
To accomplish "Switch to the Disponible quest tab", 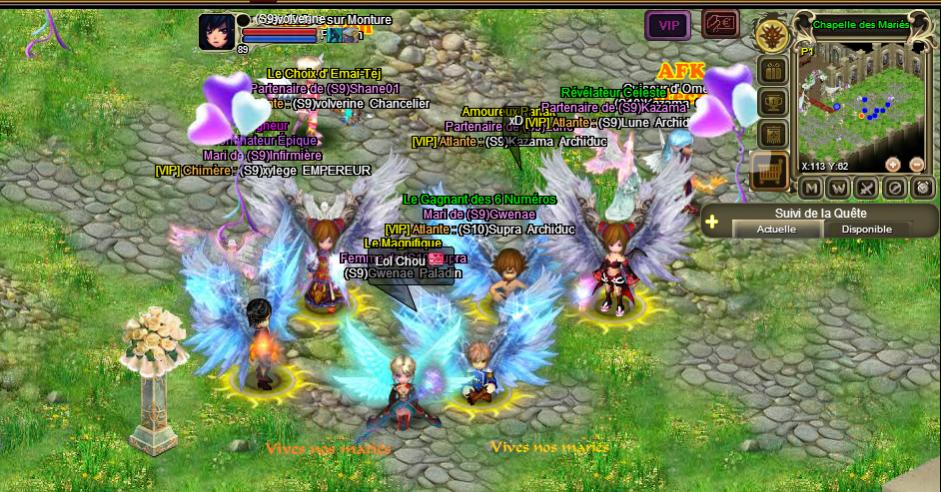I will [x=866, y=229].
